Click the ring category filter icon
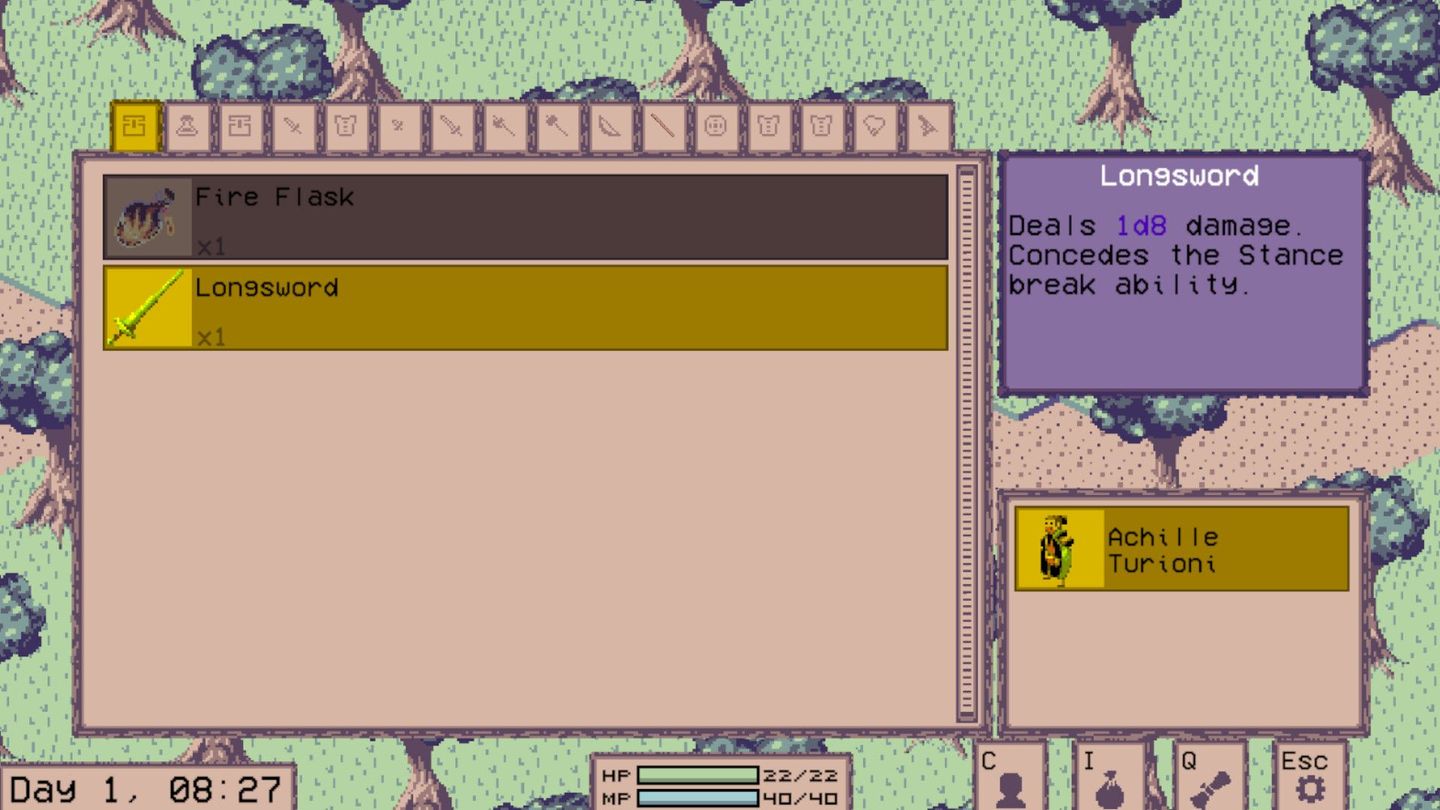 point(715,127)
